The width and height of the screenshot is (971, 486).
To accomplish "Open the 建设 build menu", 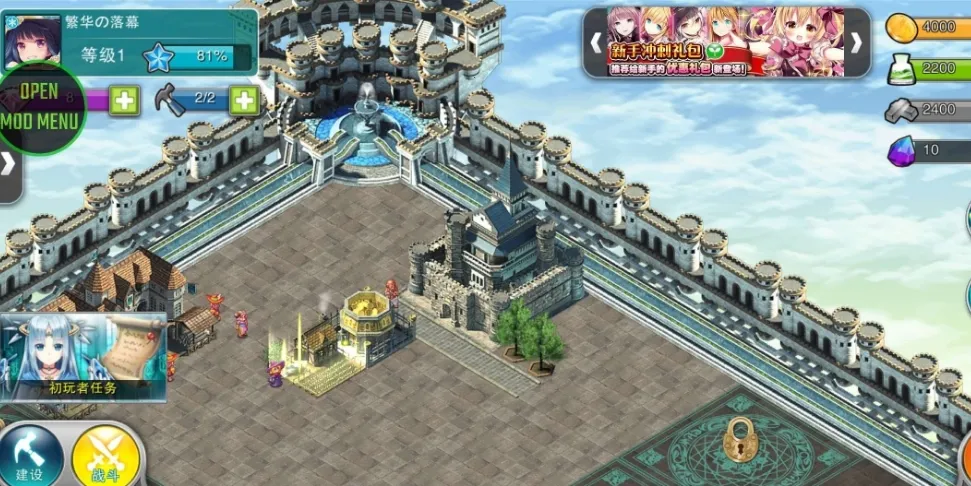I will tap(30, 458).
